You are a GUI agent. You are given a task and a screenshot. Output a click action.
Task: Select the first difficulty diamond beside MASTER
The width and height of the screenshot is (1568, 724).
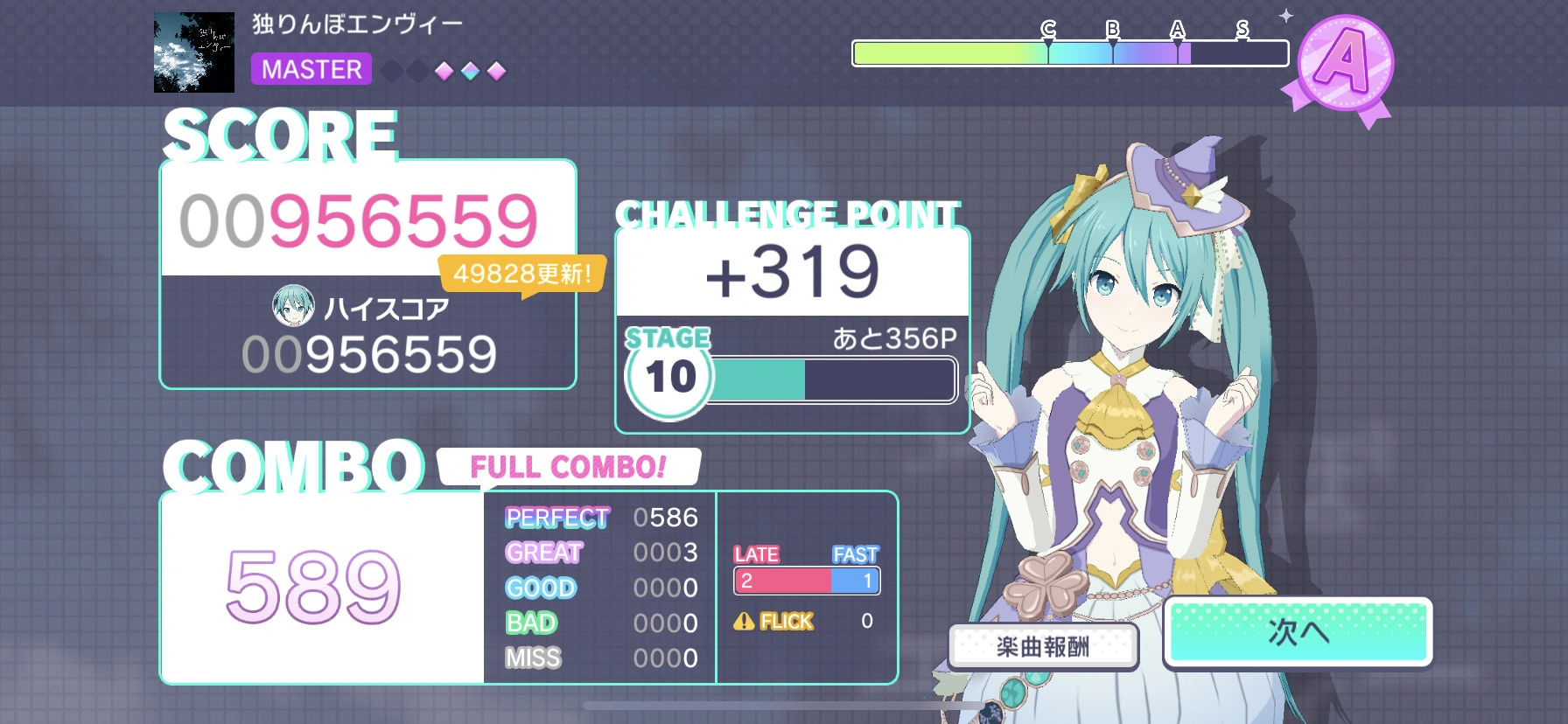[391, 71]
